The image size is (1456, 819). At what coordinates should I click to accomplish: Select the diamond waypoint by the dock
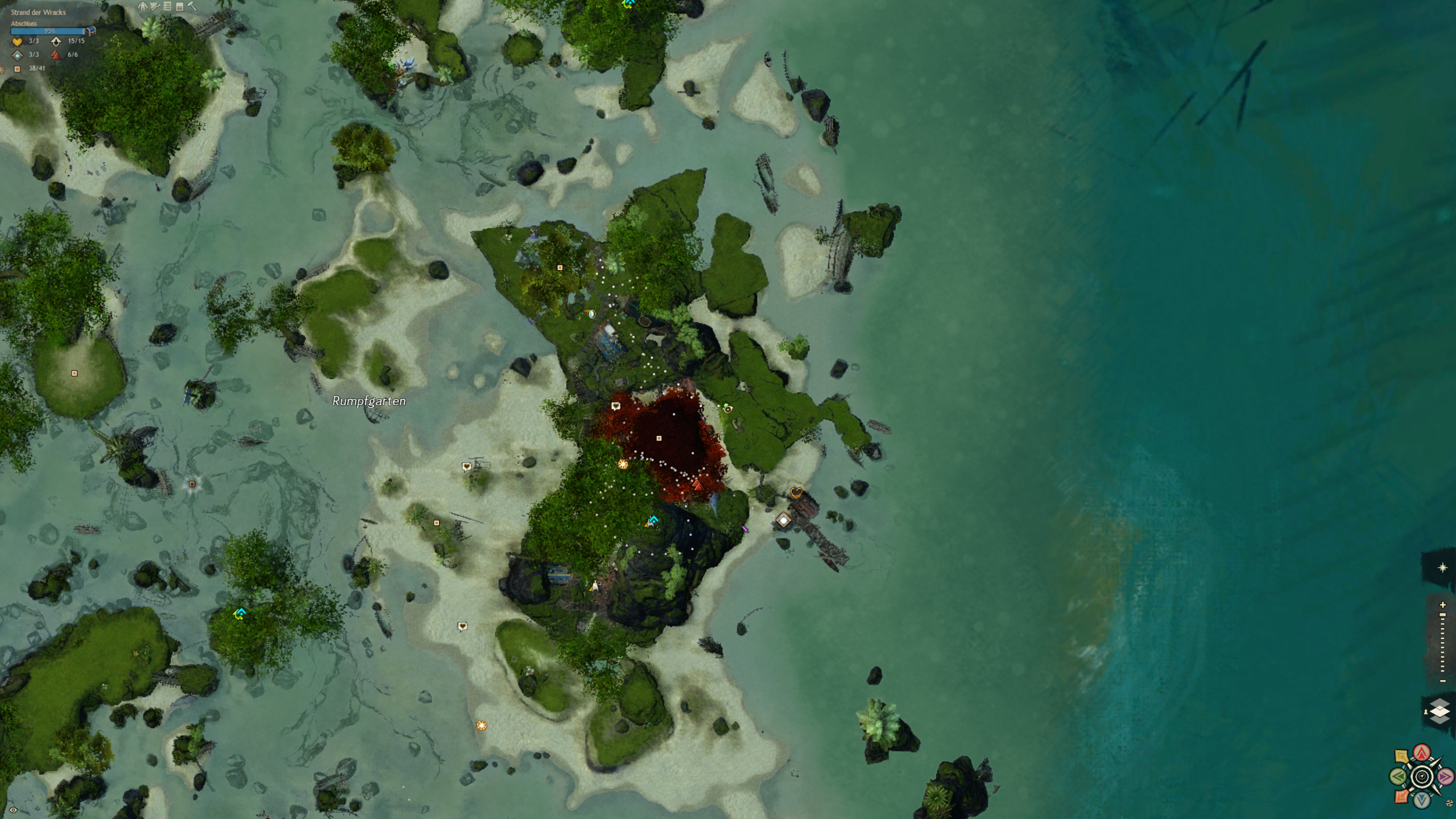tap(784, 520)
